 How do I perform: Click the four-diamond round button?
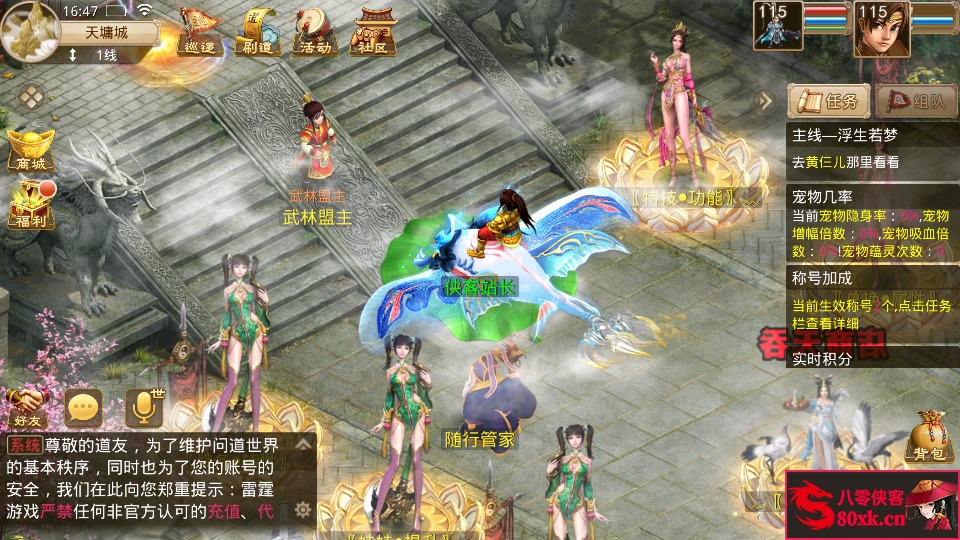pos(34,98)
